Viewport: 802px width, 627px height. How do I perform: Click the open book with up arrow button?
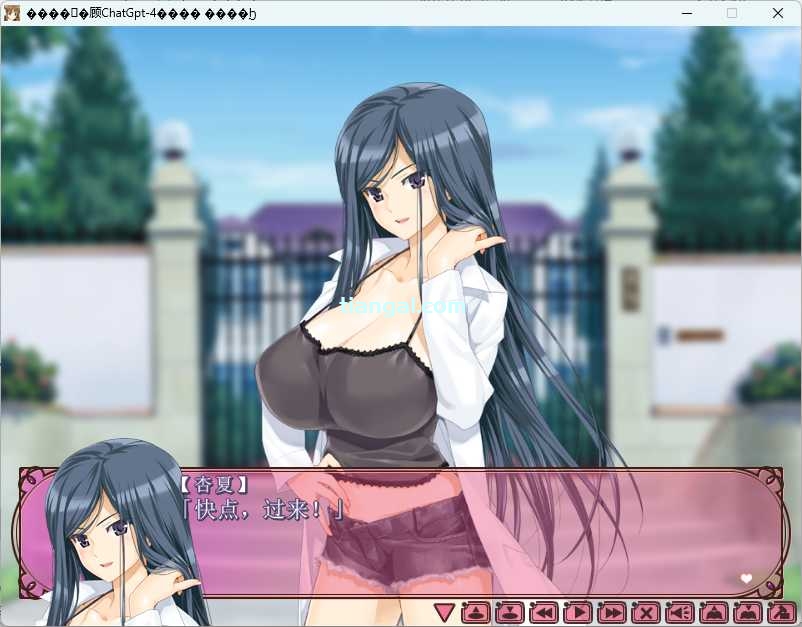(713, 612)
